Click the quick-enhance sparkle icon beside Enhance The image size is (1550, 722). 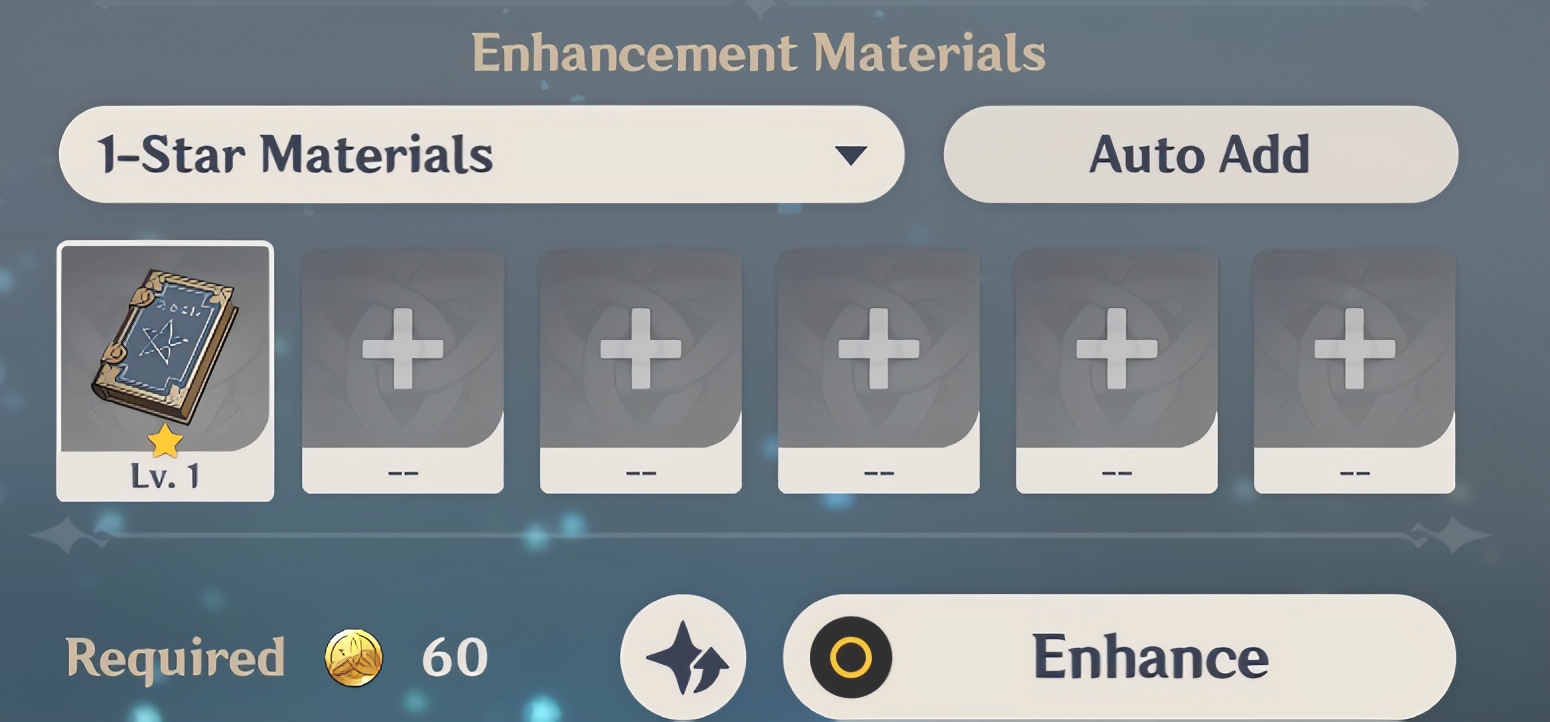tap(683, 655)
